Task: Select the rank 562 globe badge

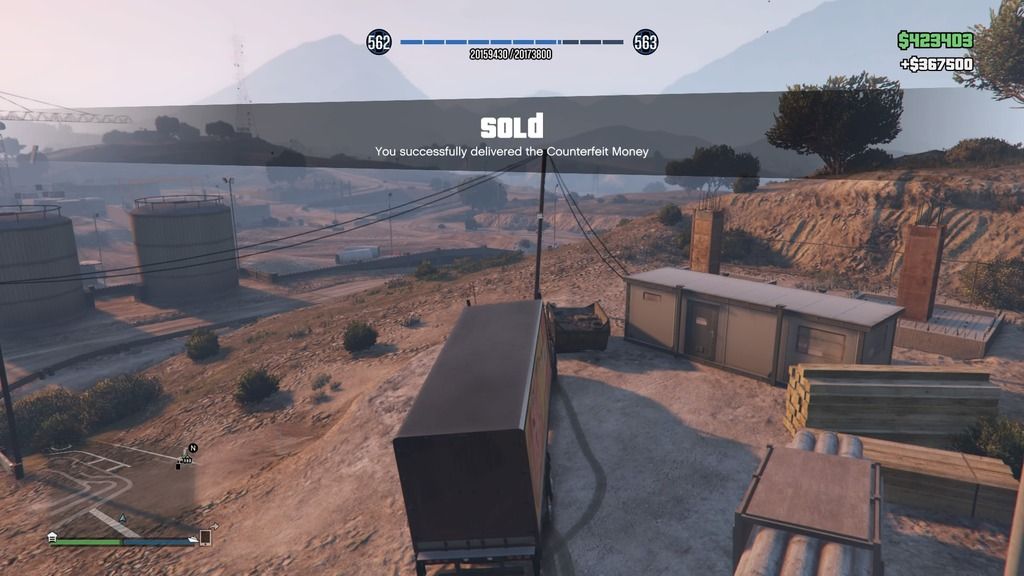Action: click(379, 42)
